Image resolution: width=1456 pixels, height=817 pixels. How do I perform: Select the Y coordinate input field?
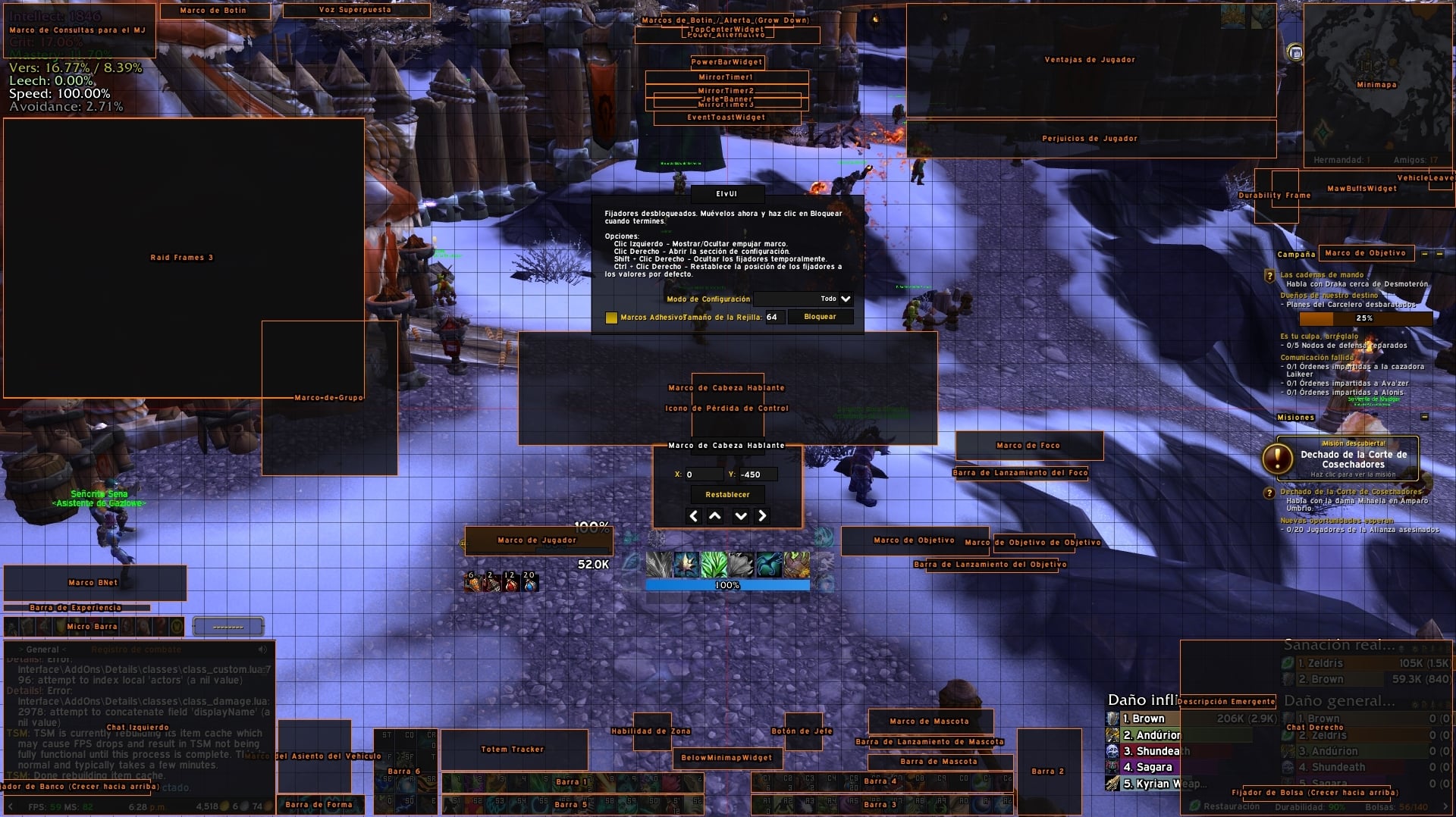(x=758, y=474)
